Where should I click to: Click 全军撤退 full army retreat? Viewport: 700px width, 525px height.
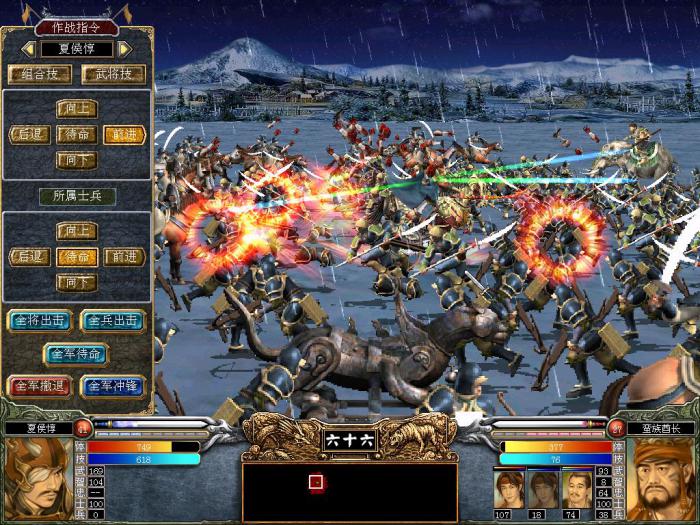point(38,386)
